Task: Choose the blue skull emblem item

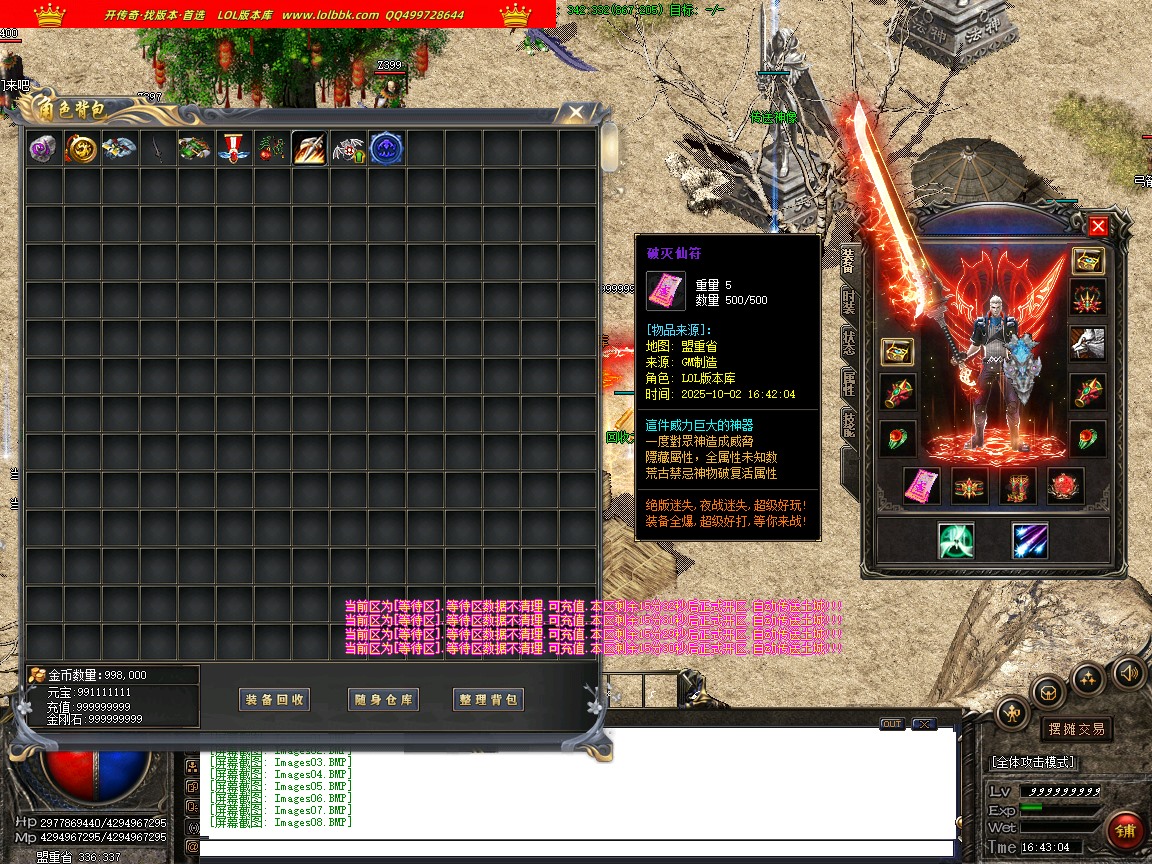Action: [386, 149]
